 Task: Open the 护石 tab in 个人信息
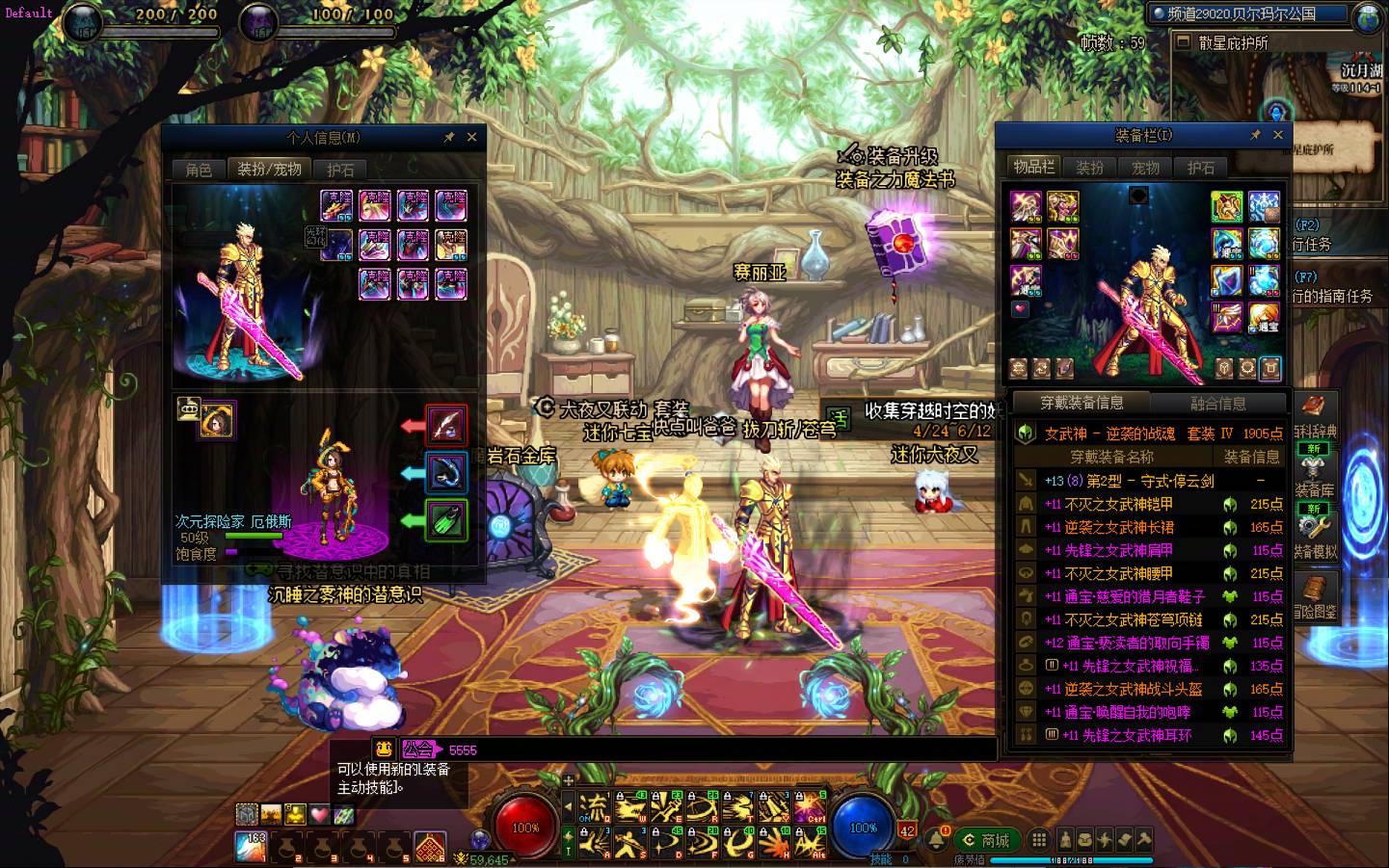(x=340, y=170)
